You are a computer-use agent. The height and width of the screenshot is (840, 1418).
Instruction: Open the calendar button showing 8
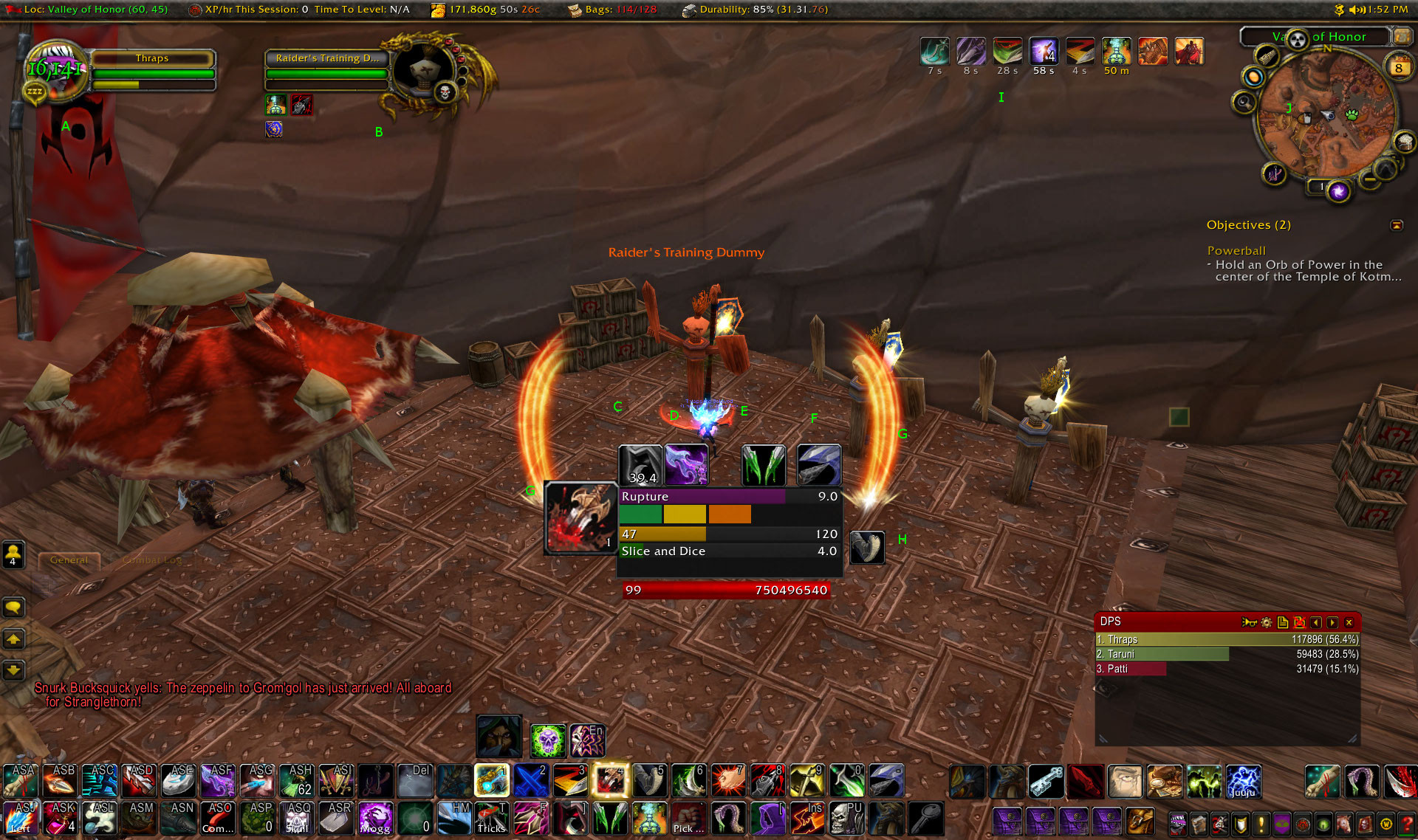pyautogui.click(x=1398, y=68)
